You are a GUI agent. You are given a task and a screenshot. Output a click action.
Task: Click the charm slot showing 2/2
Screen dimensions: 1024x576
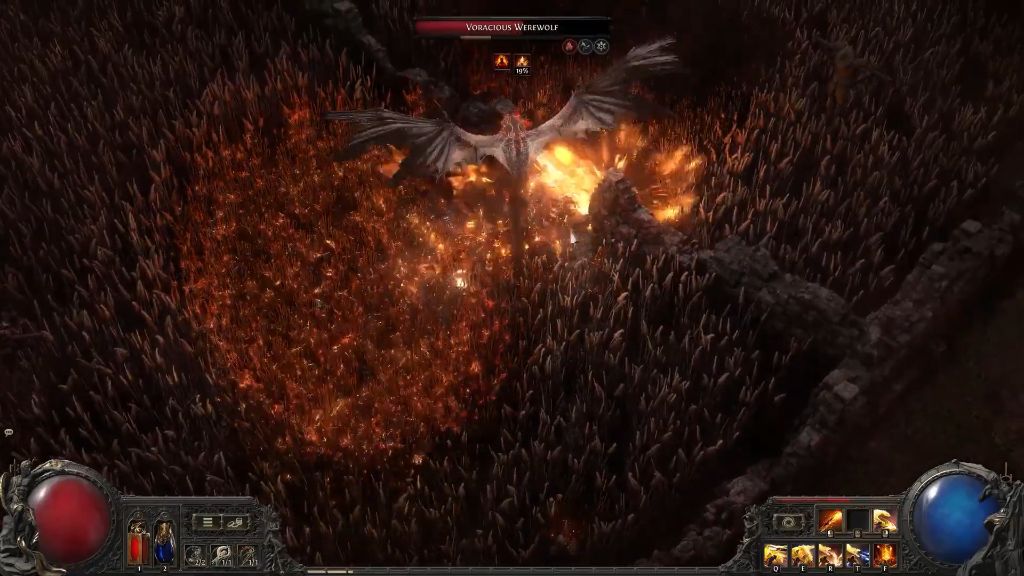[x=196, y=554]
